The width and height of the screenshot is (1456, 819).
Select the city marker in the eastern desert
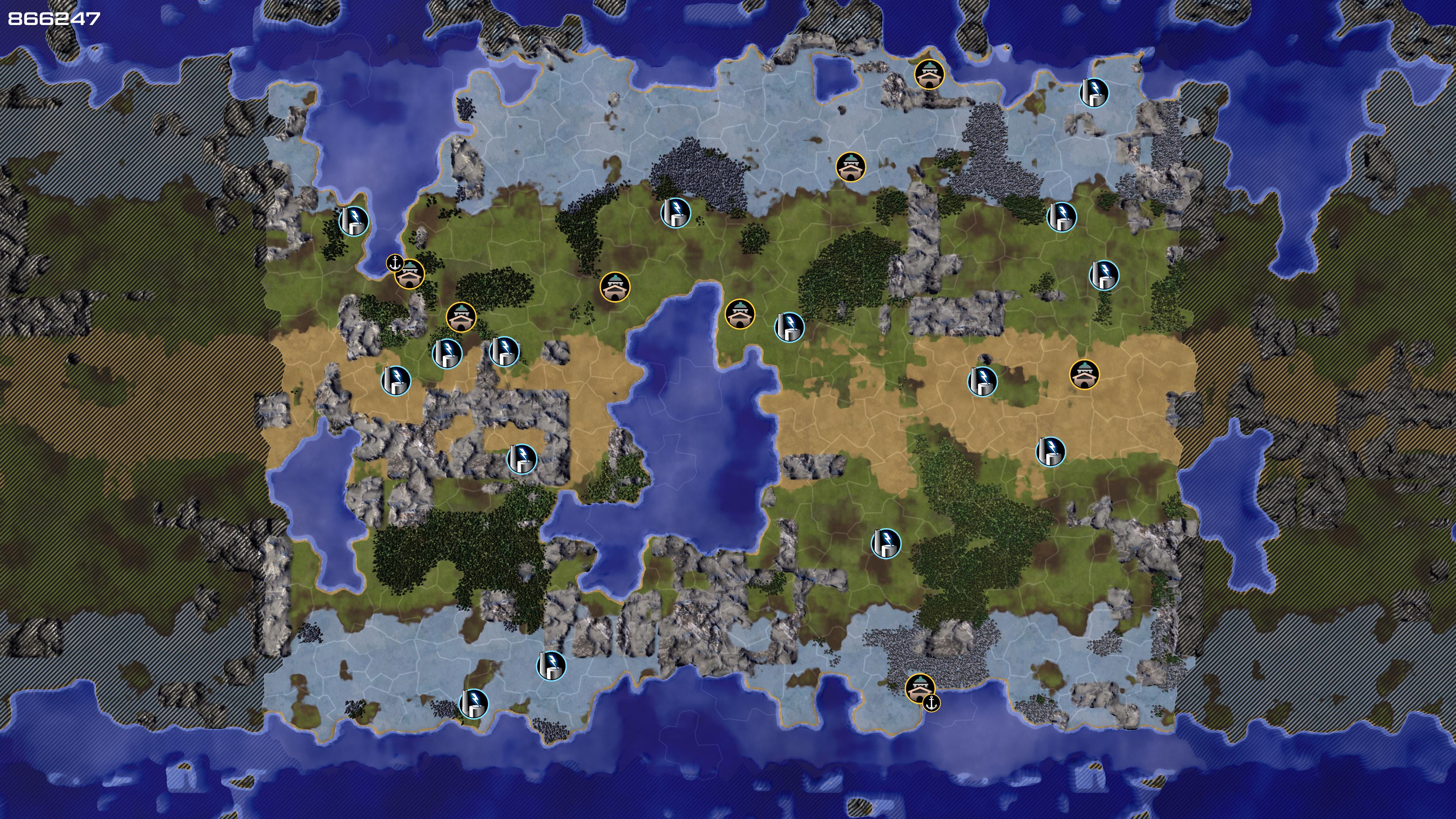coord(1084,374)
